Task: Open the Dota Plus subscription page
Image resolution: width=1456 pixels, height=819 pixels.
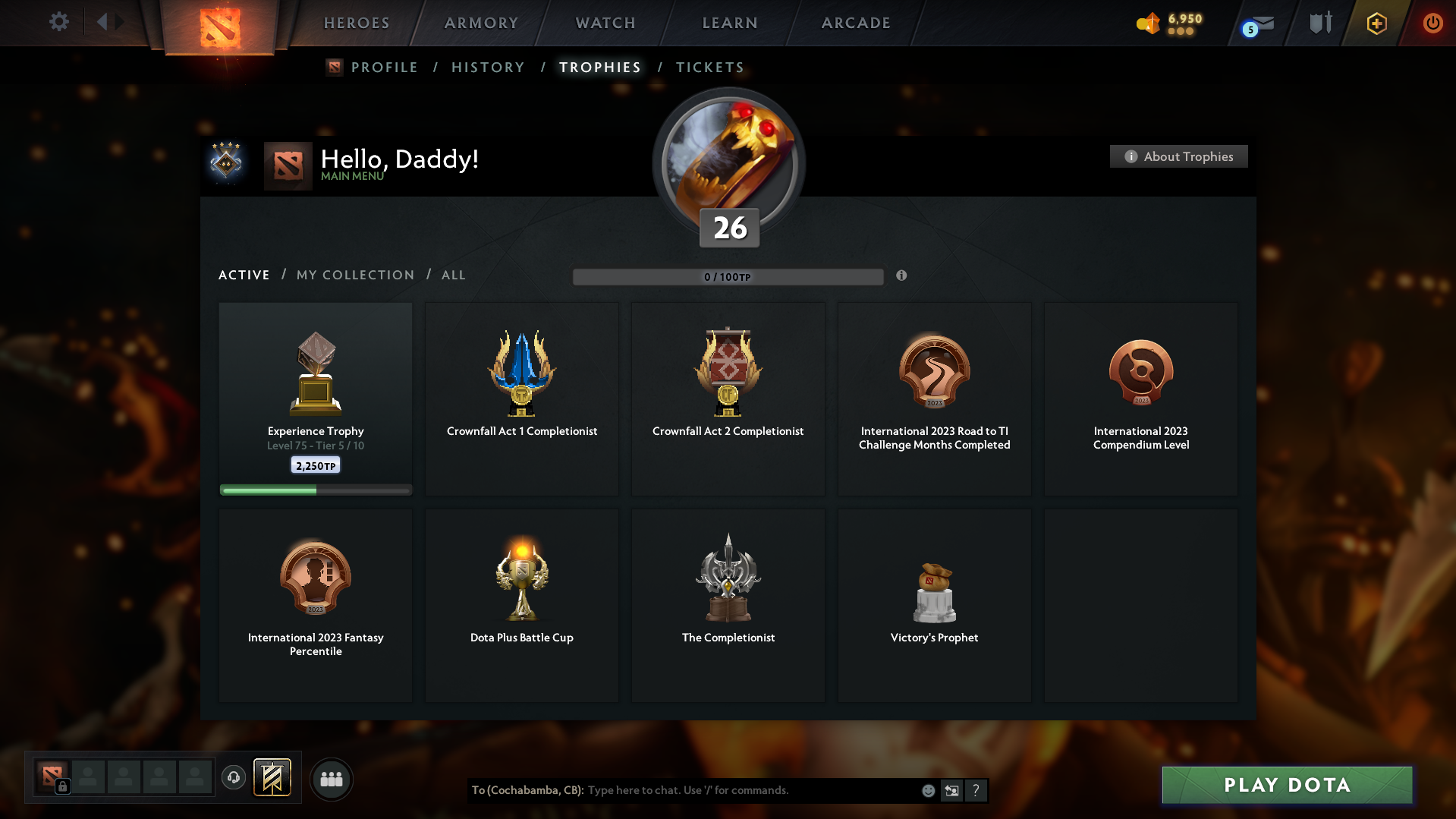Action: (1376, 24)
